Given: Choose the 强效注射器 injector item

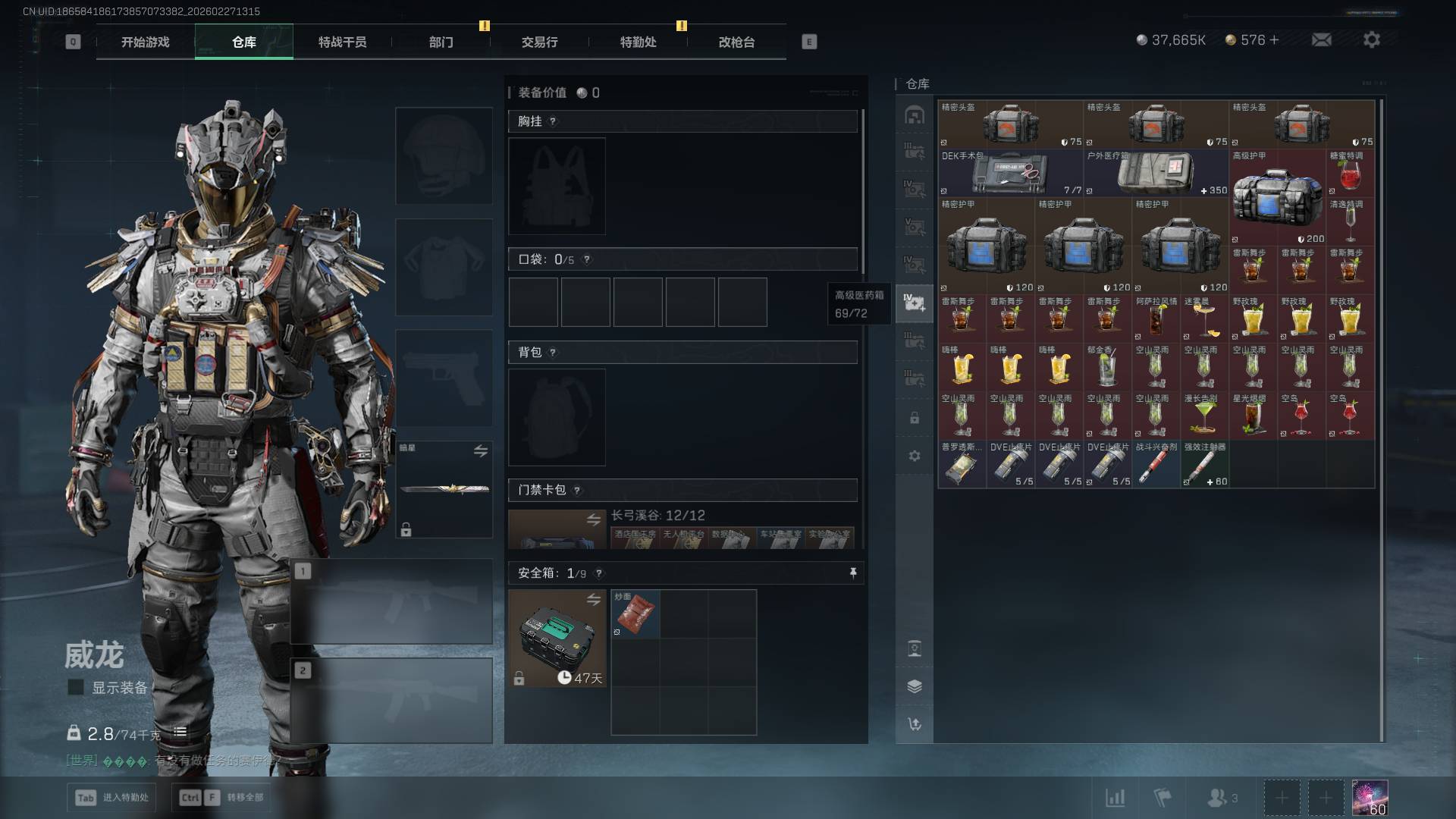Looking at the screenshot, I should coord(1204,464).
